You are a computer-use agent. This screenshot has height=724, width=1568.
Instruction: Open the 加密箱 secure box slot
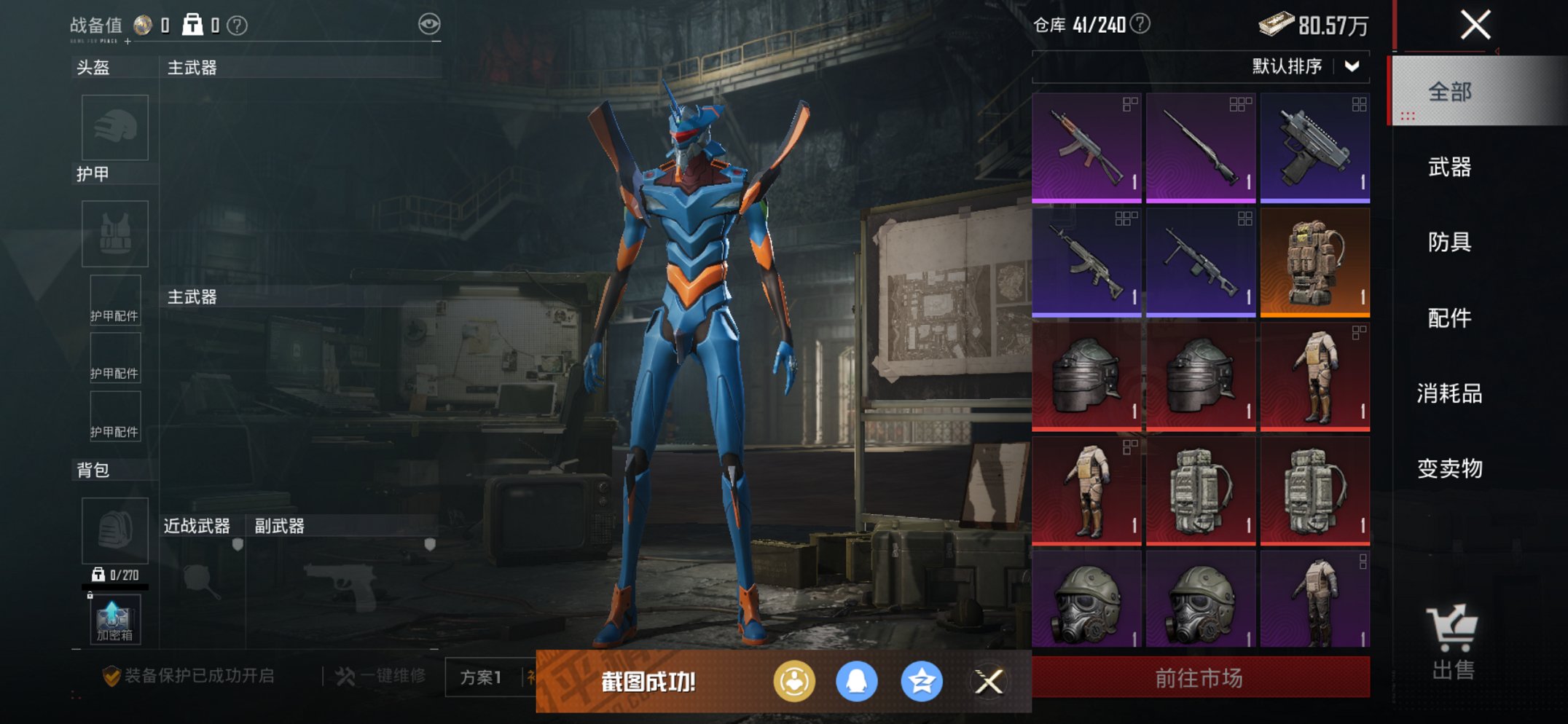pos(114,620)
